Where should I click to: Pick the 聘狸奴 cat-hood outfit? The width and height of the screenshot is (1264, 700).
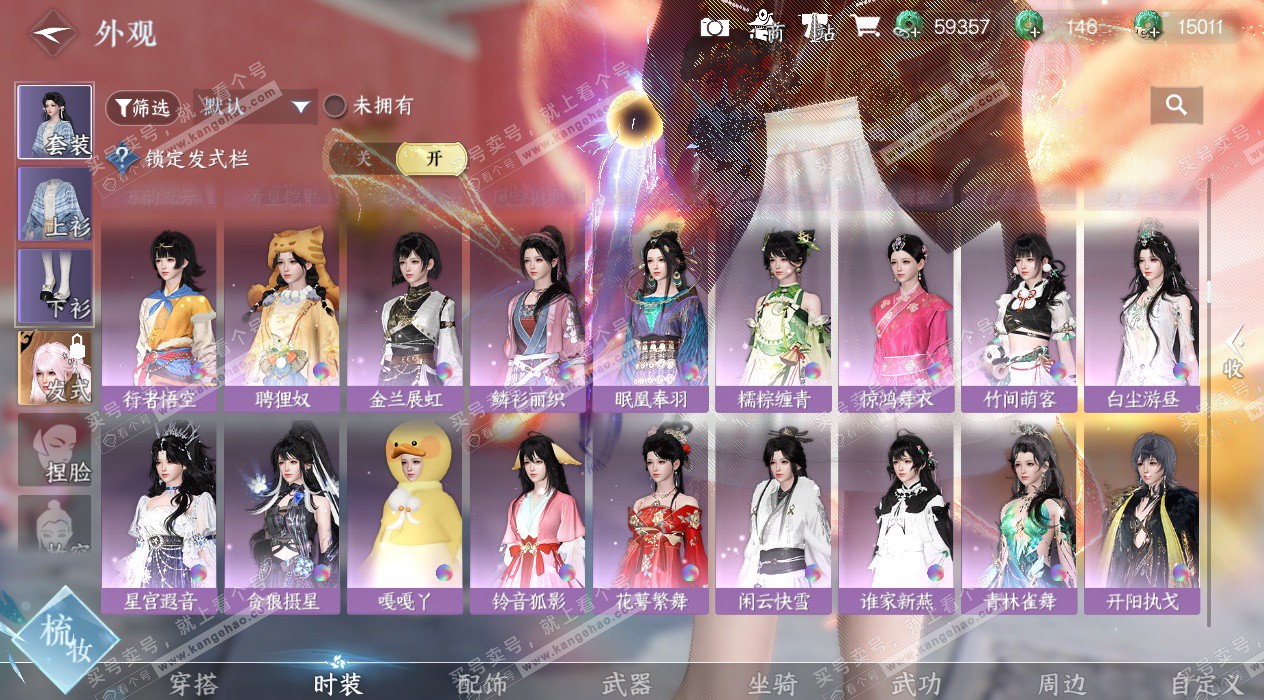tap(282, 318)
